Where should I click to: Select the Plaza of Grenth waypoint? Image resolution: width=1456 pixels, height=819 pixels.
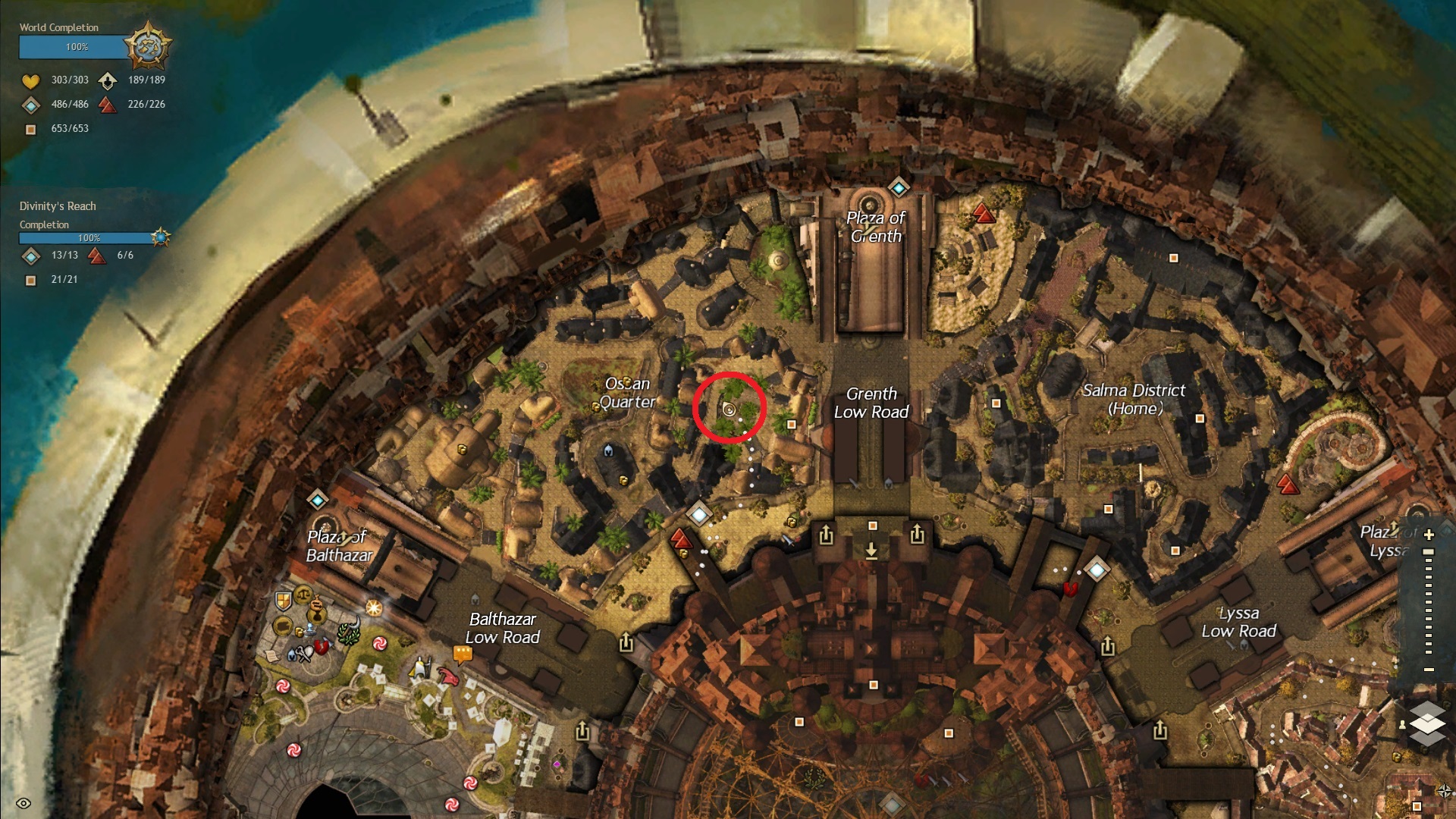pyautogui.click(x=899, y=187)
